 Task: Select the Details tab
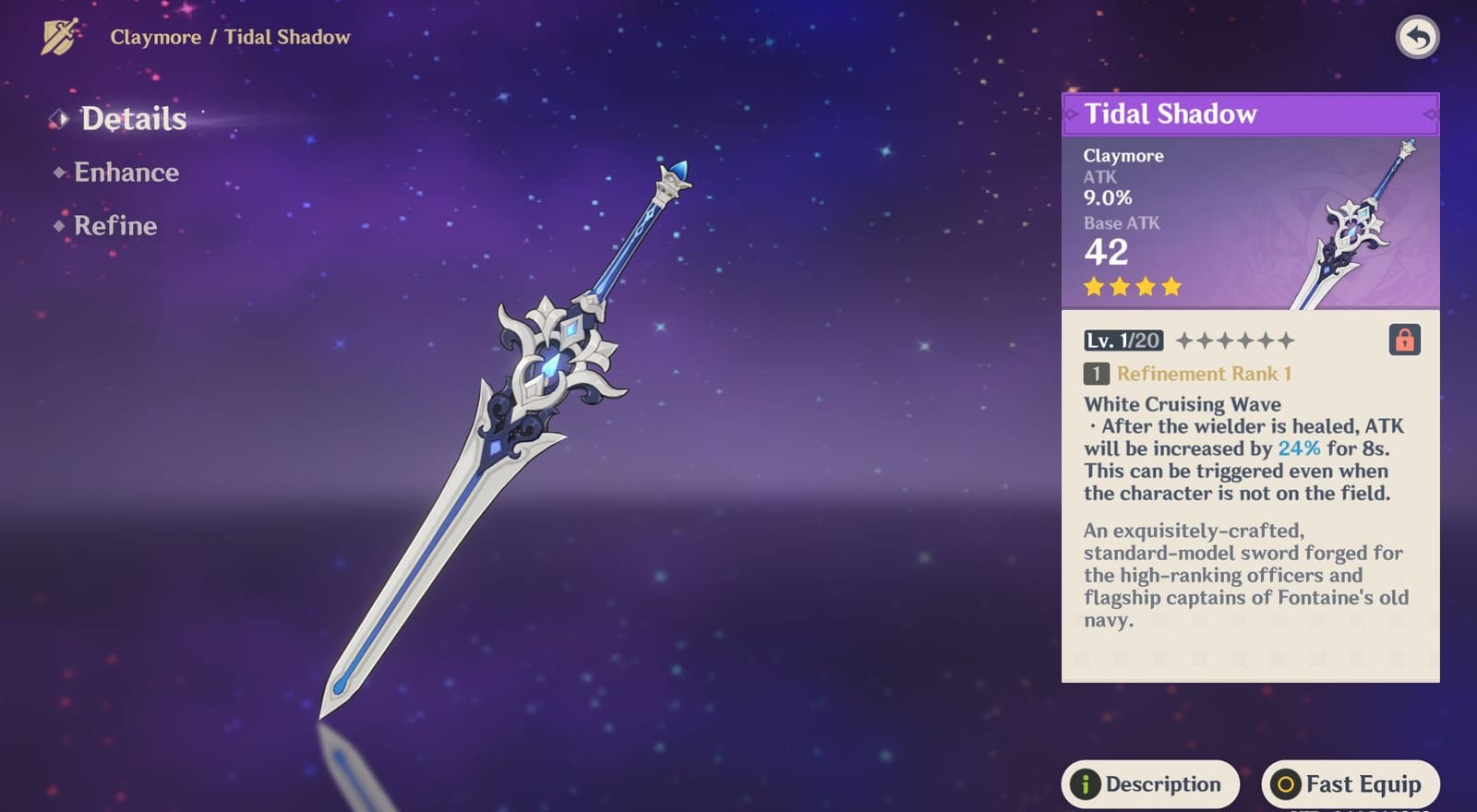point(134,118)
